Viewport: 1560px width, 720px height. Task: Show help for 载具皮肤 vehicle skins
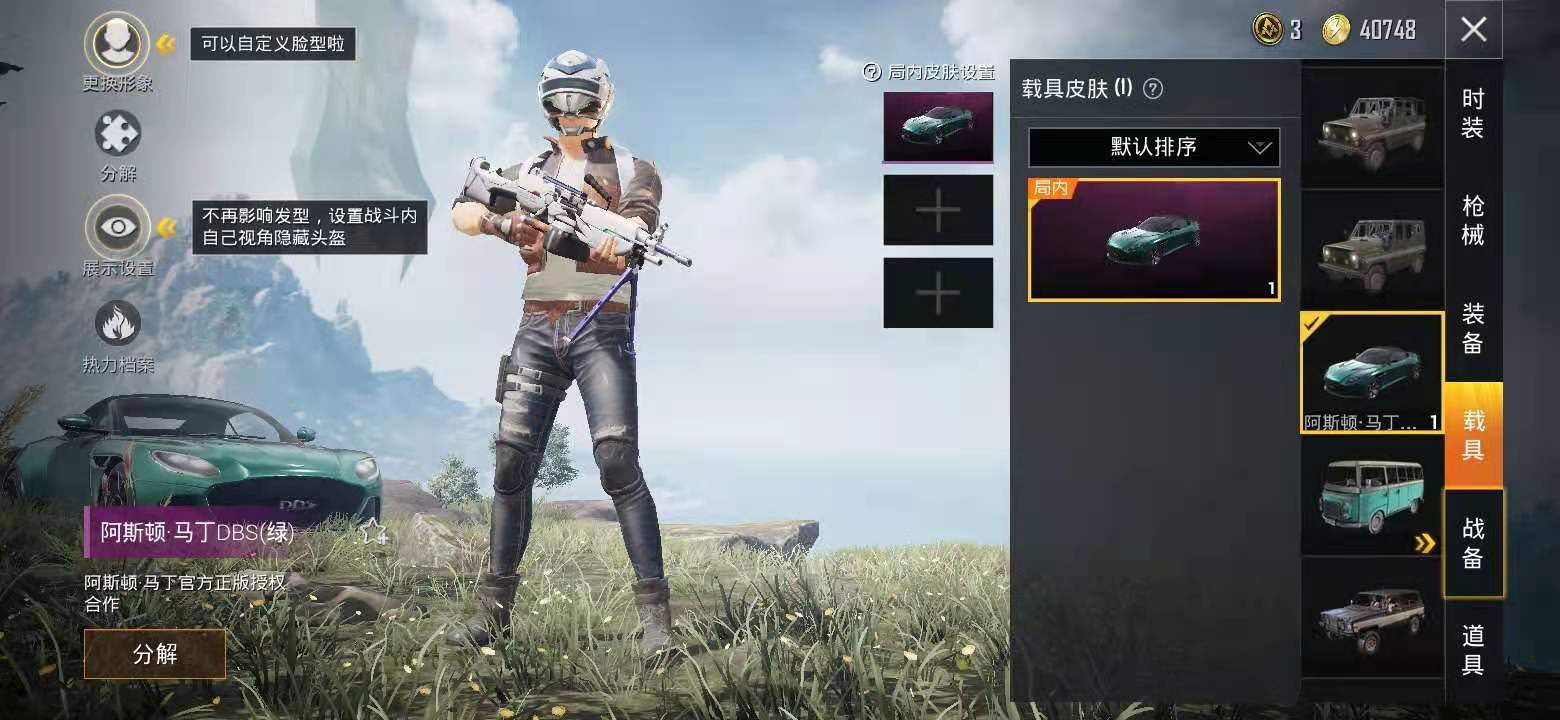[x=1153, y=89]
